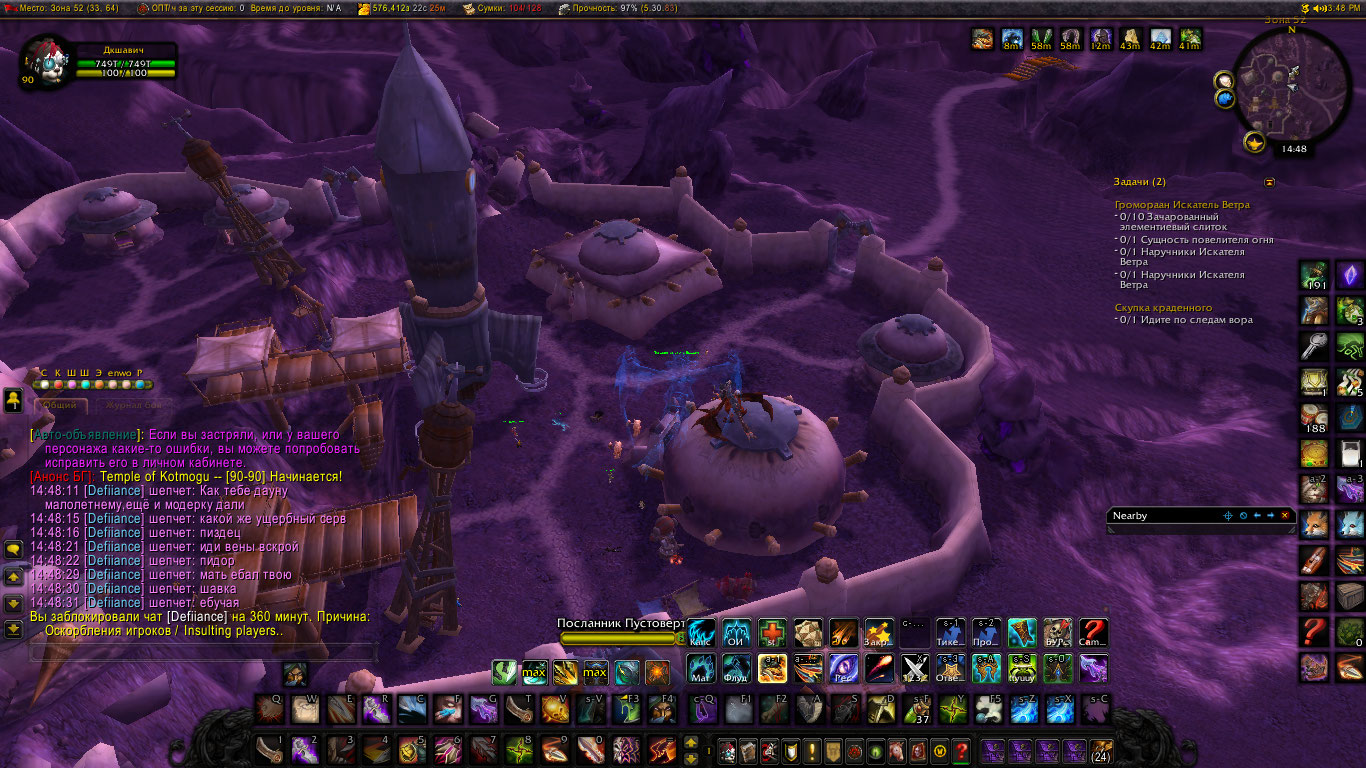
Task: Open the backpack bag showing (24)
Action: click(1101, 750)
